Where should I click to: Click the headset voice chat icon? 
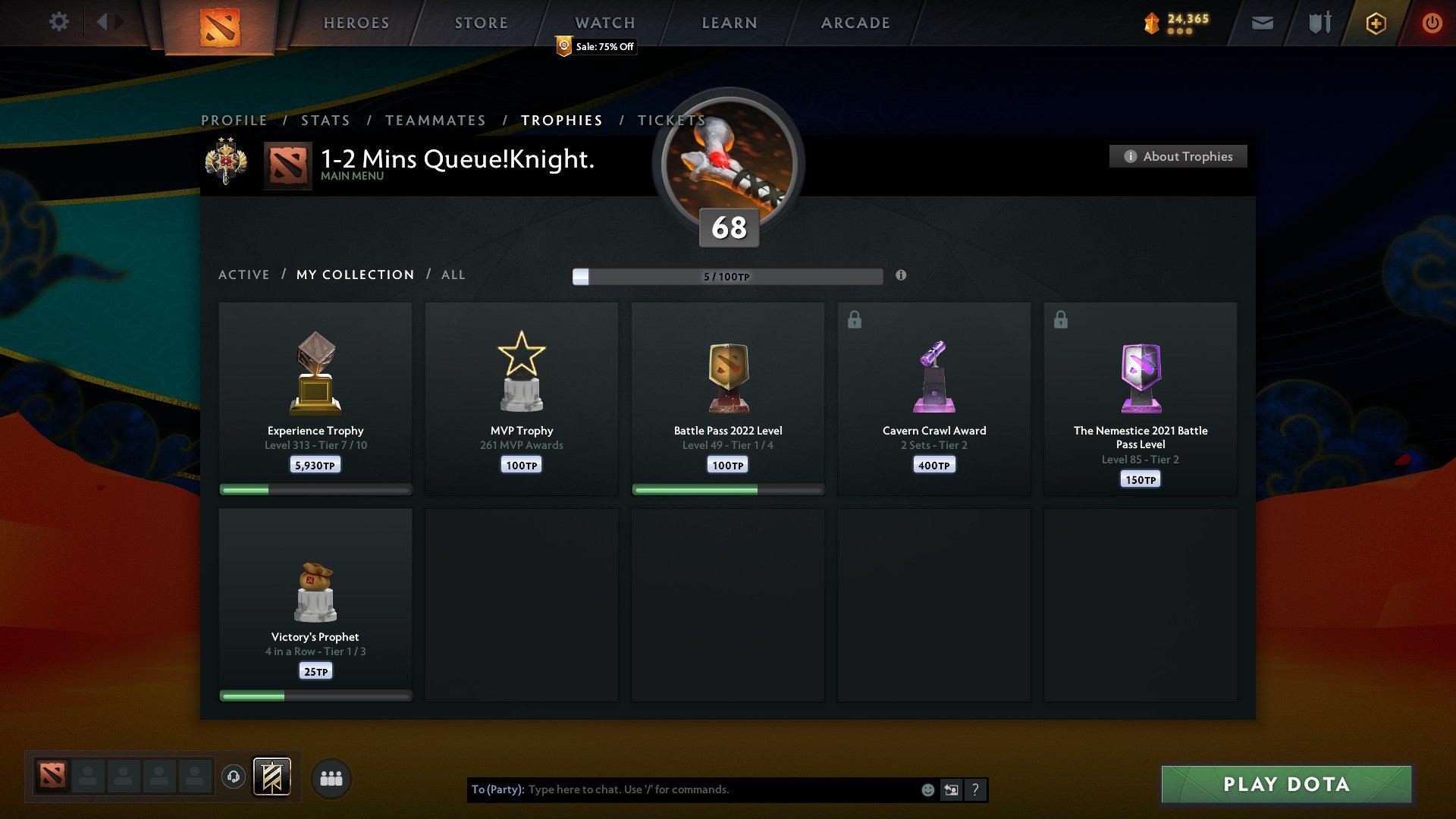(x=233, y=778)
